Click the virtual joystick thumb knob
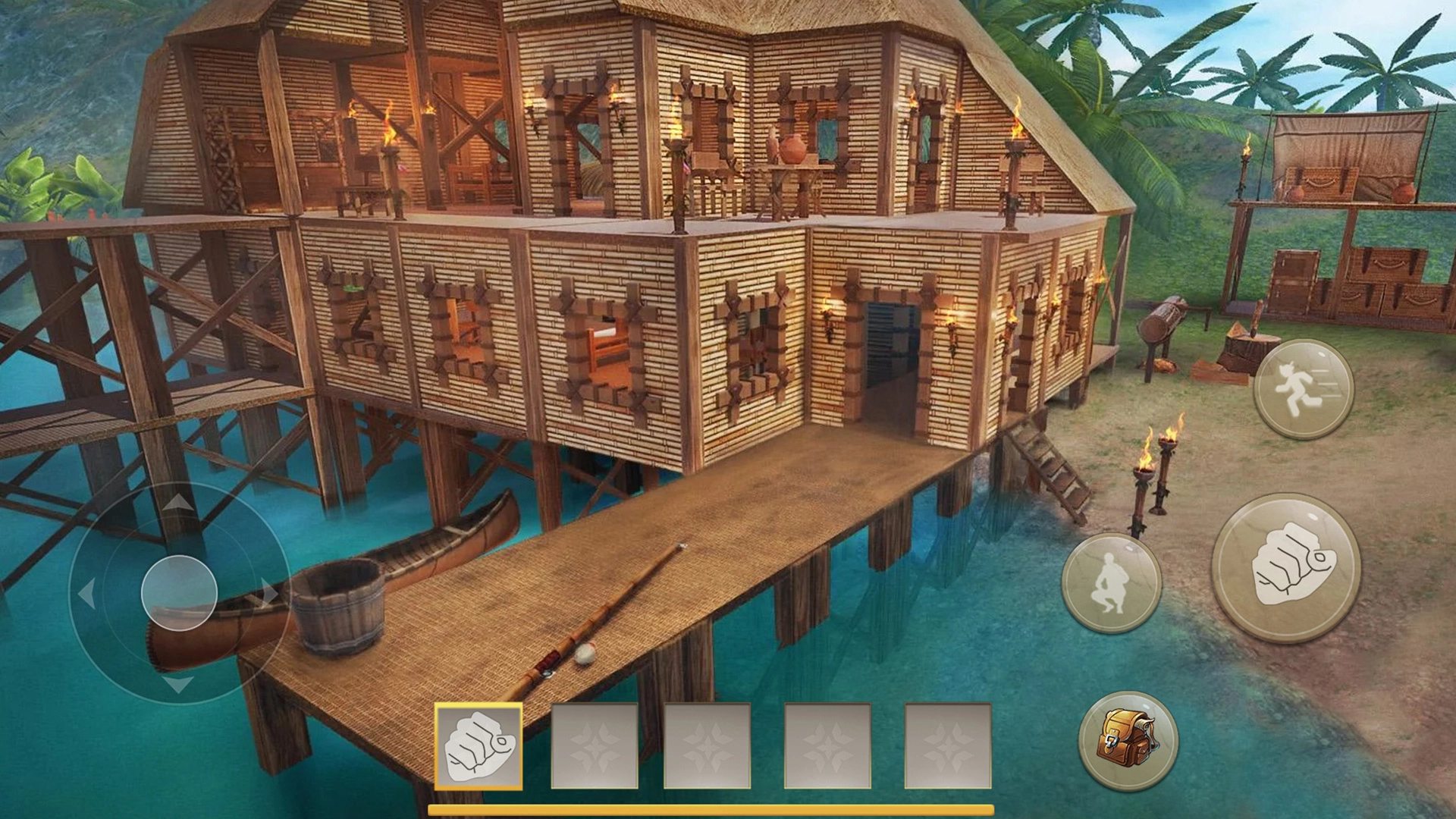The image size is (1456, 819). pyautogui.click(x=180, y=592)
